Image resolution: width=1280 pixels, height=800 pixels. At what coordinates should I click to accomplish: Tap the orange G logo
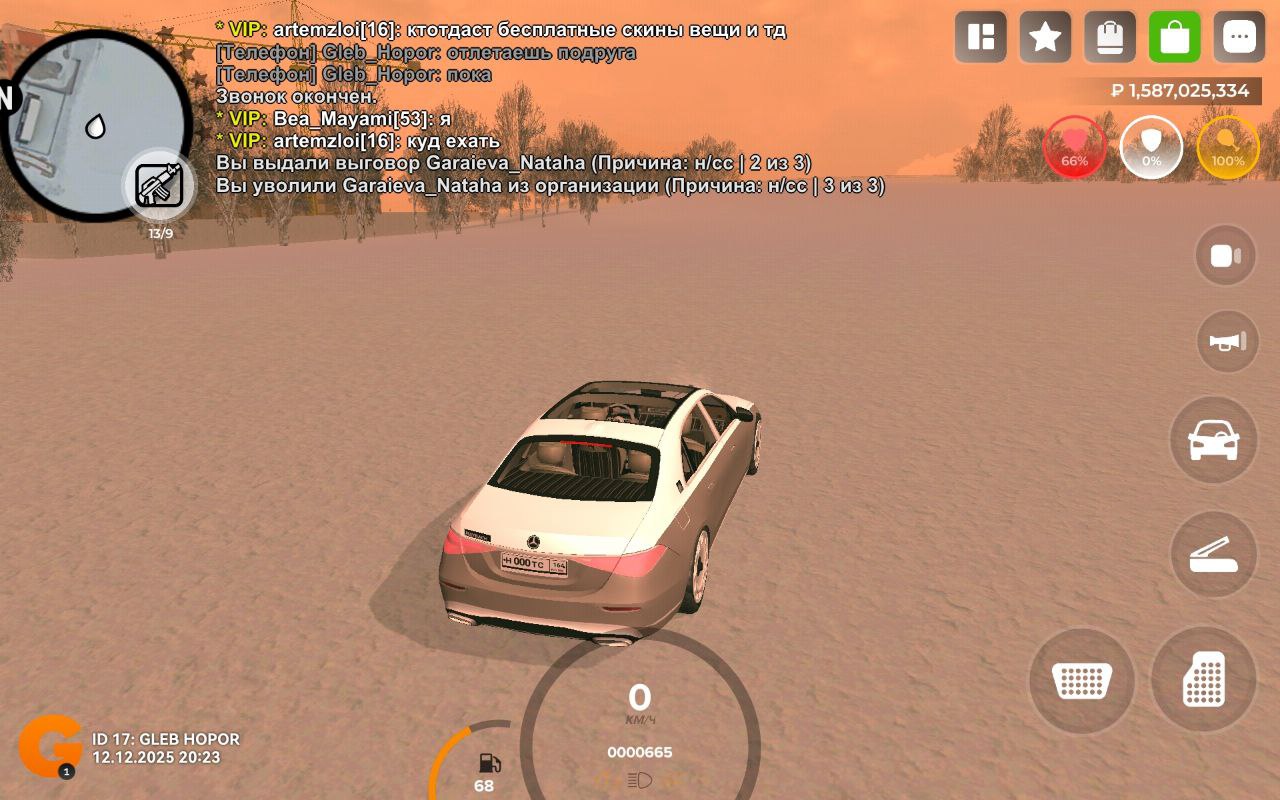point(50,746)
